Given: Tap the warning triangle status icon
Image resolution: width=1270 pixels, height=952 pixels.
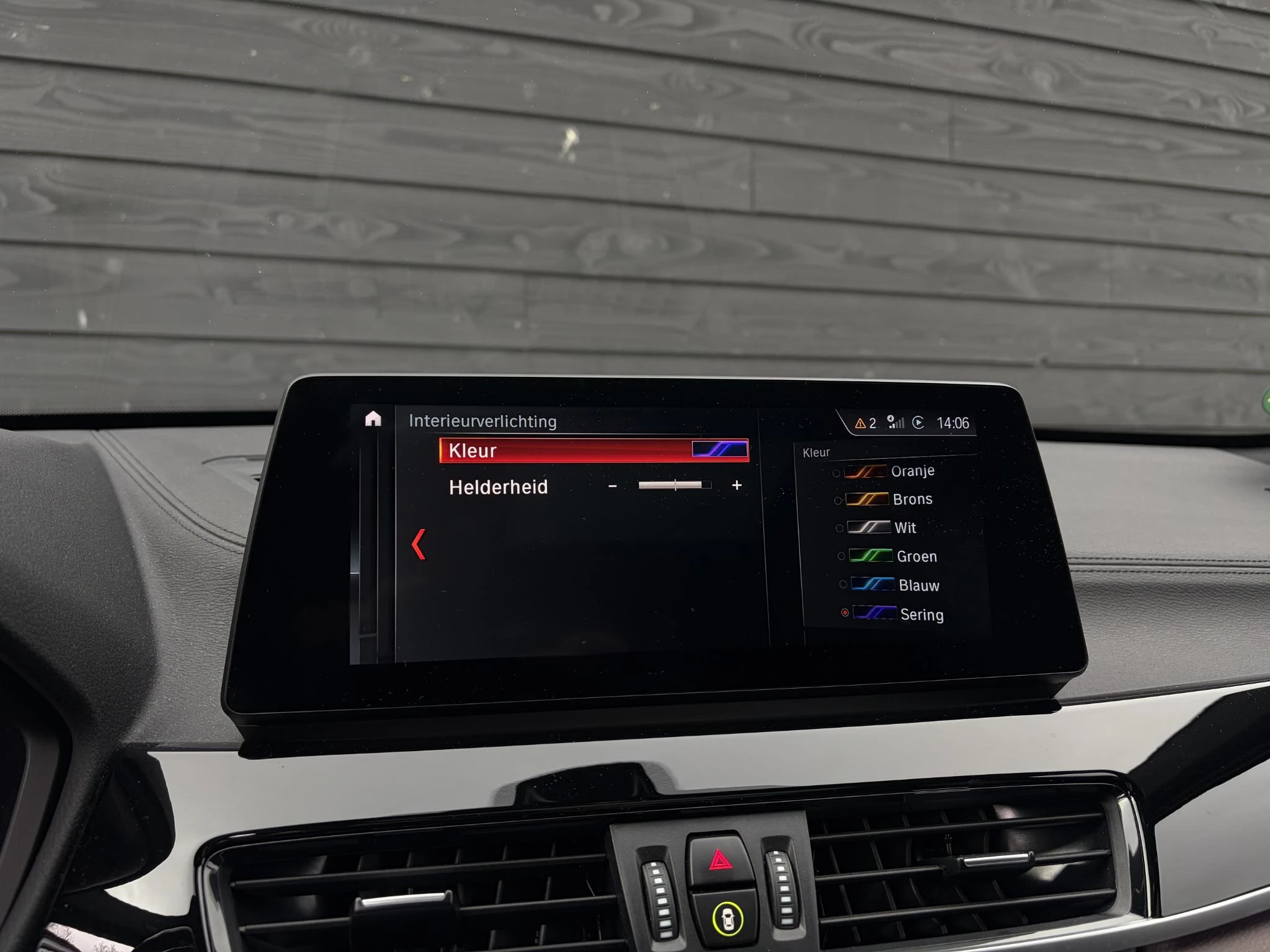Looking at the screenshot, I should click(862, 423).
